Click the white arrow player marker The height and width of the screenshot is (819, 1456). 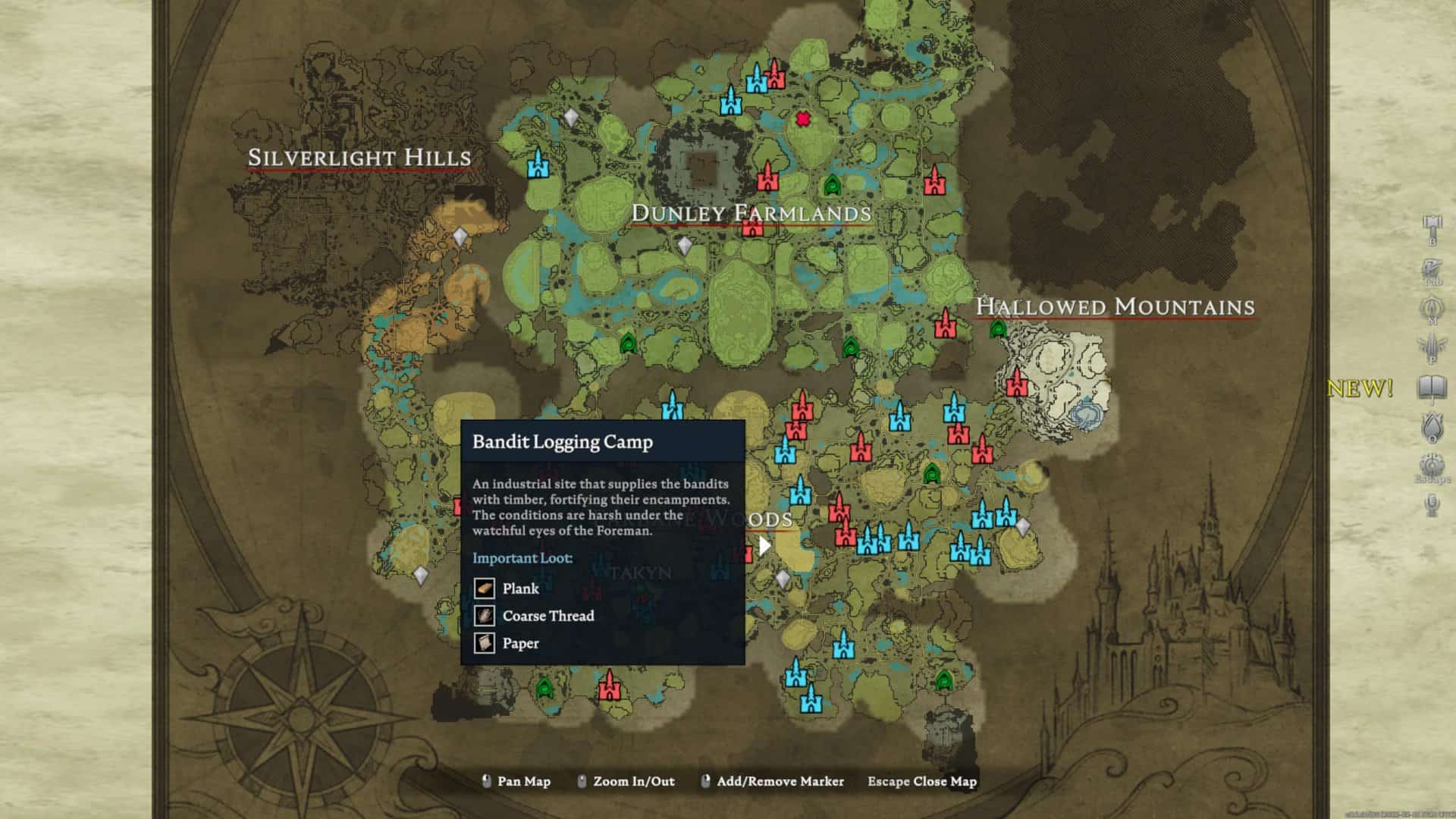764,545
